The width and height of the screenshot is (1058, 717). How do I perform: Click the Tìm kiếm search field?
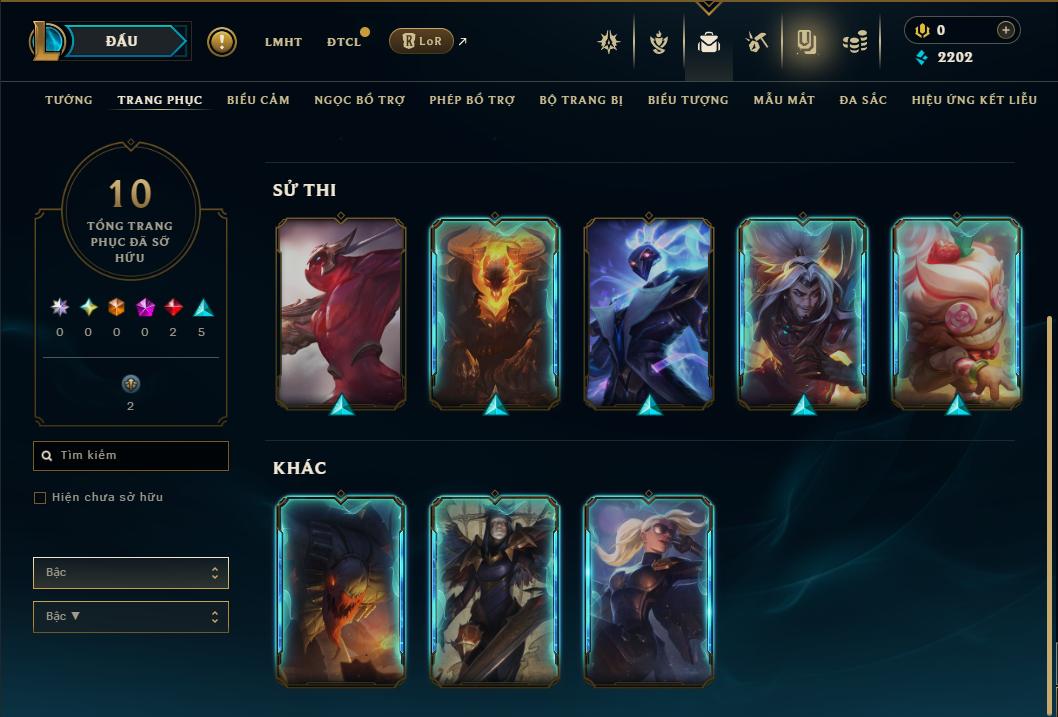tap(131, 456)
